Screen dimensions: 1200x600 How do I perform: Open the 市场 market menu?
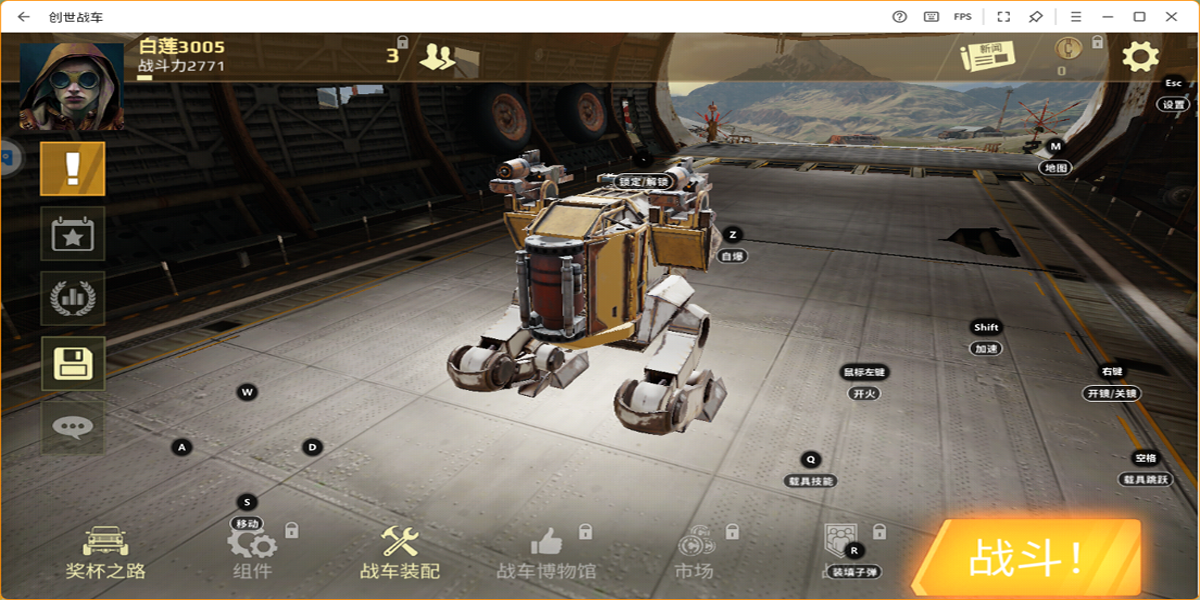tap(694, 552)
